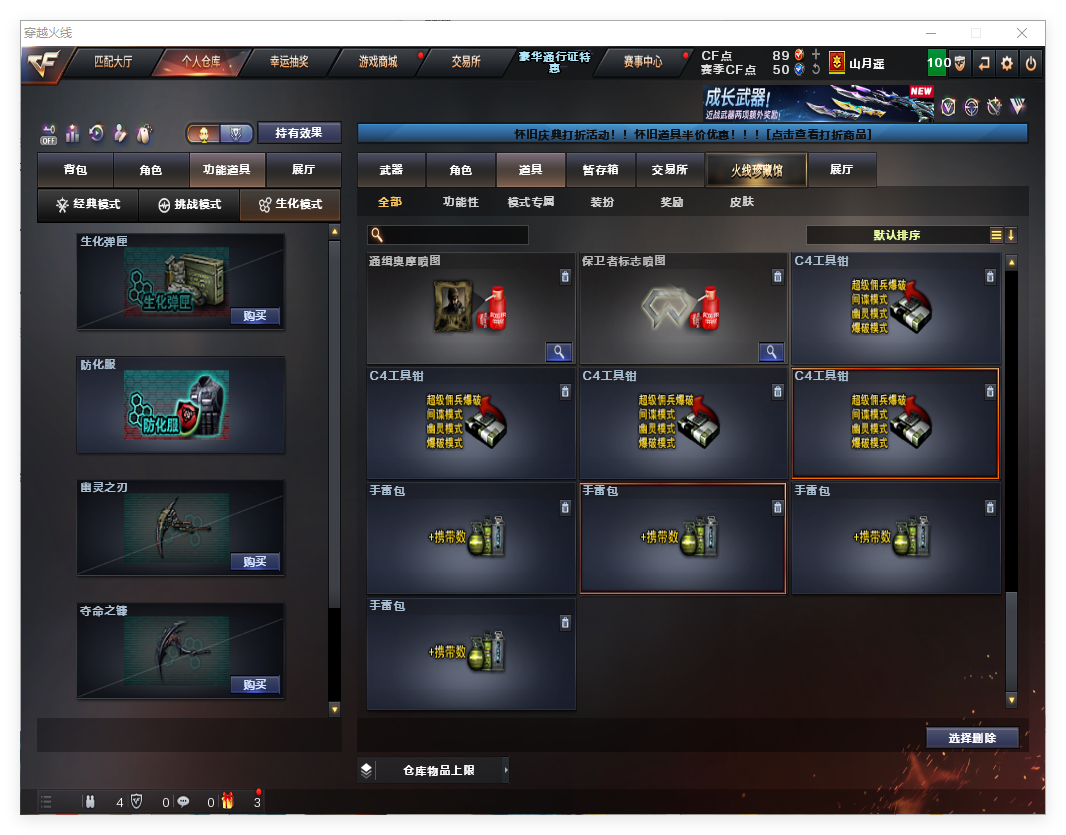Click the warehouse item search box

click(448, 235)
